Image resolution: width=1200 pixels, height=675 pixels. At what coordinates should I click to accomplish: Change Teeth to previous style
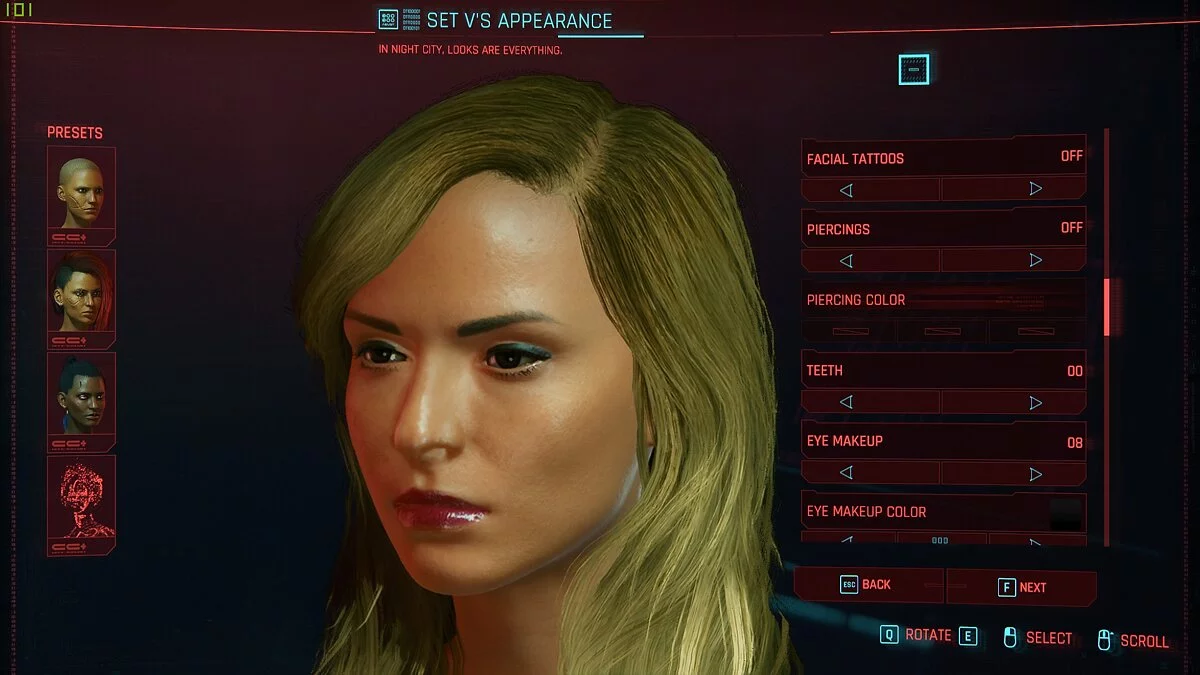[x=846, y=402]
